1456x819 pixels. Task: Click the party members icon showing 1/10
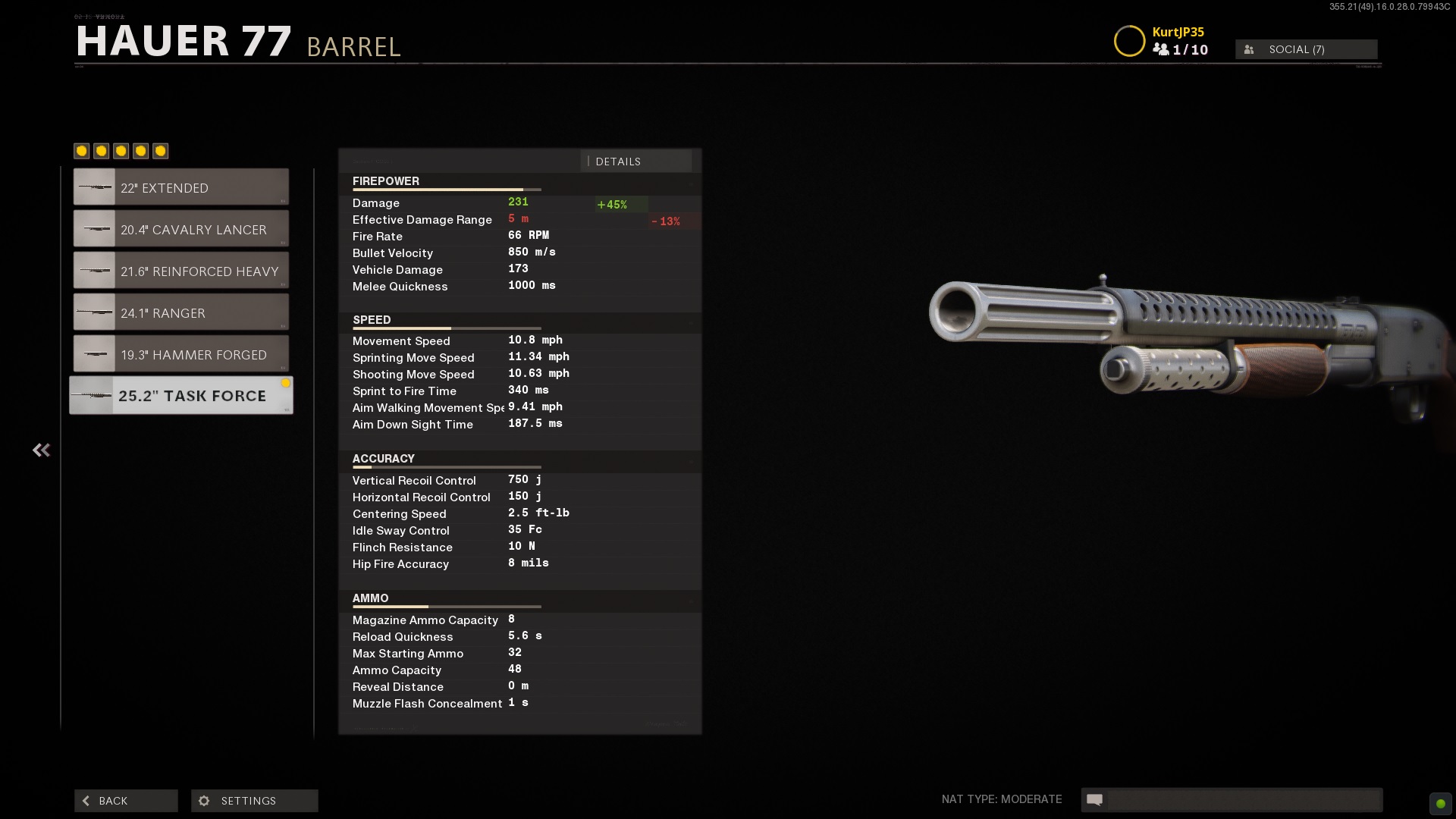point(1179,49)
